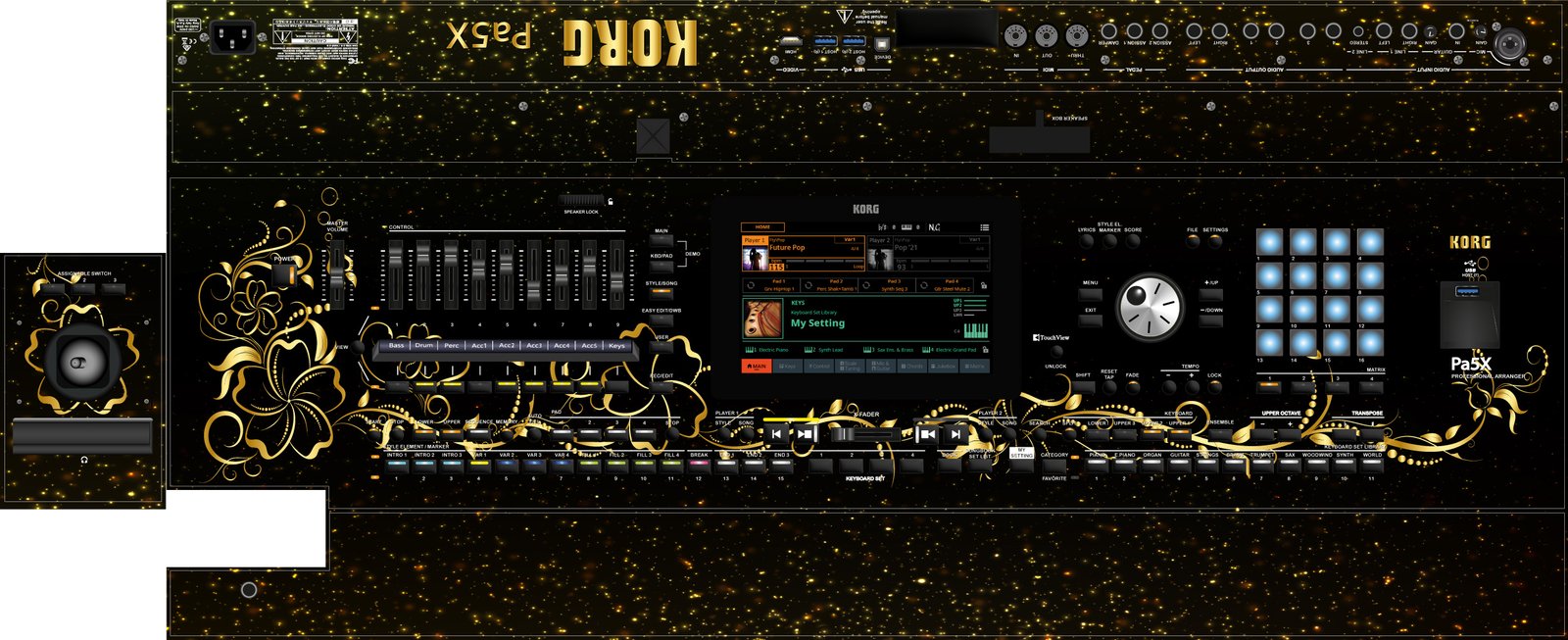1568x640 pixels.
Task: Open the SETTINGS button
Action: [1215, 240]
